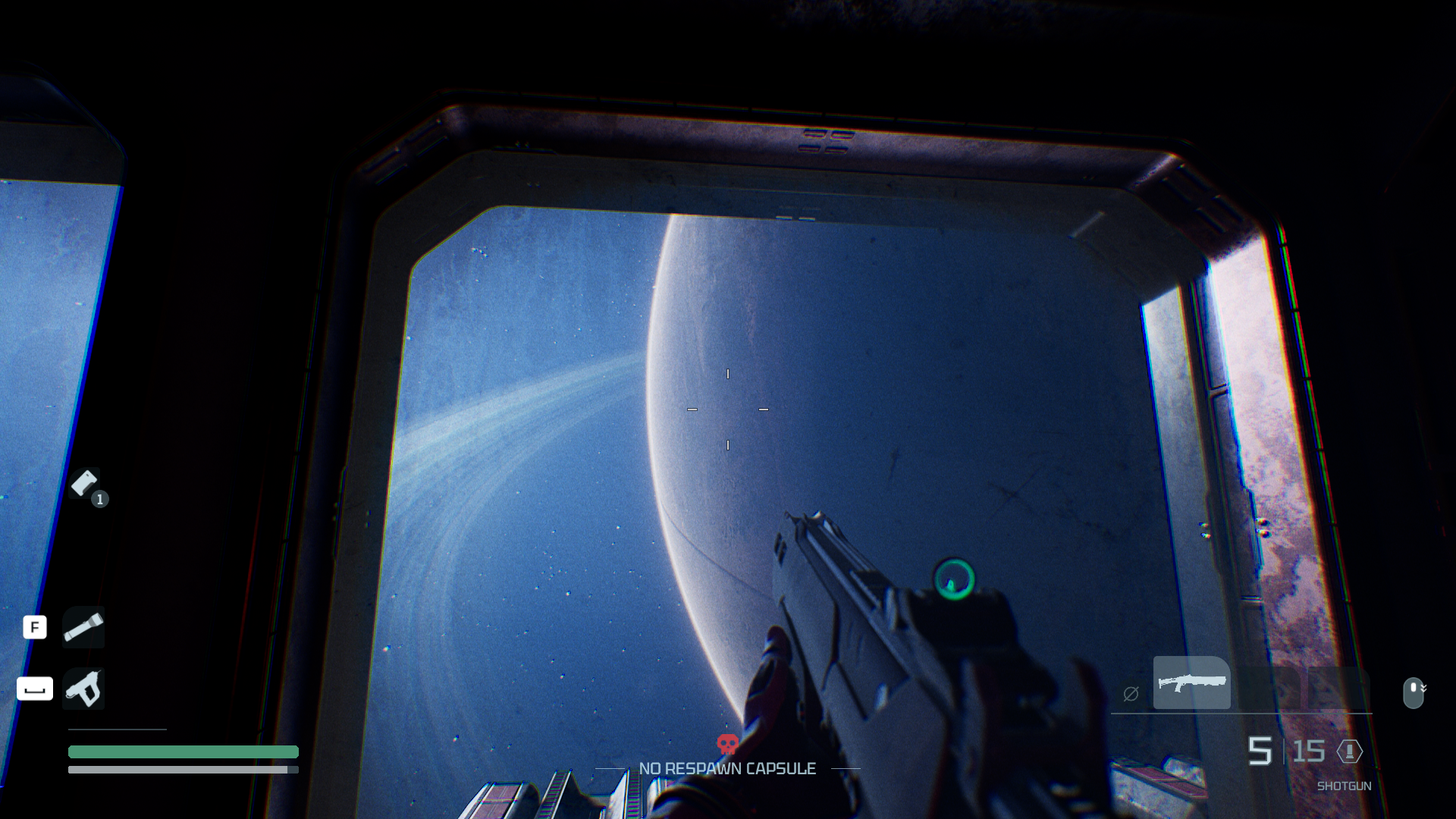Viewport: 1456px width, 819px height.
Task: Click the shotgun shell ammo type icon
Action: [x=1350, y=752]
